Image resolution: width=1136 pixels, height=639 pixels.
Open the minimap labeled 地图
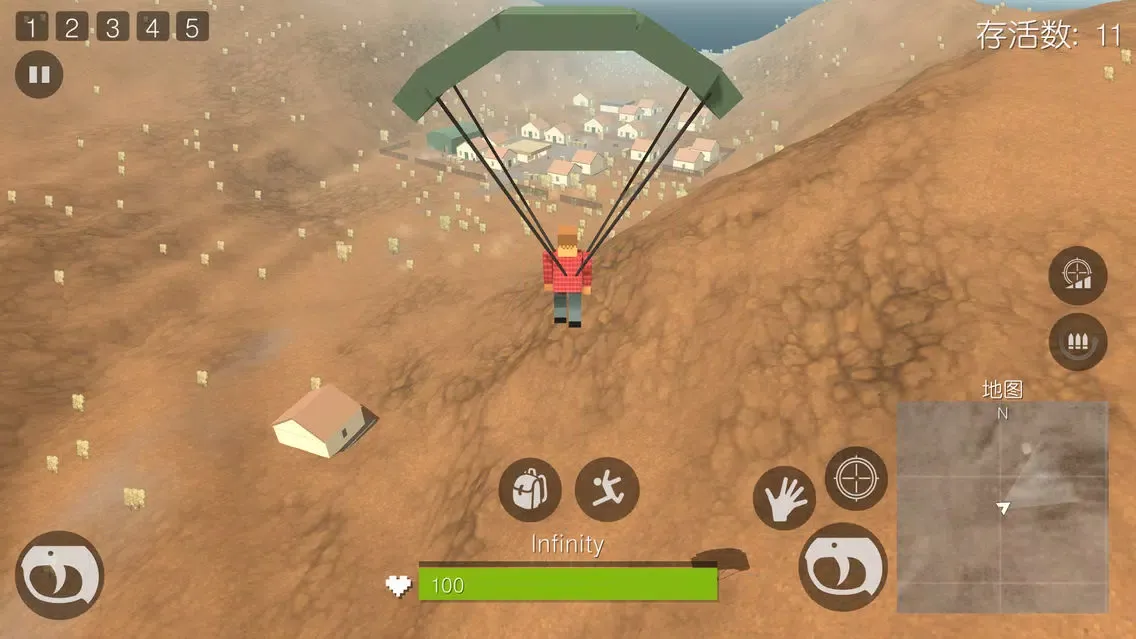coord(1002,507)
